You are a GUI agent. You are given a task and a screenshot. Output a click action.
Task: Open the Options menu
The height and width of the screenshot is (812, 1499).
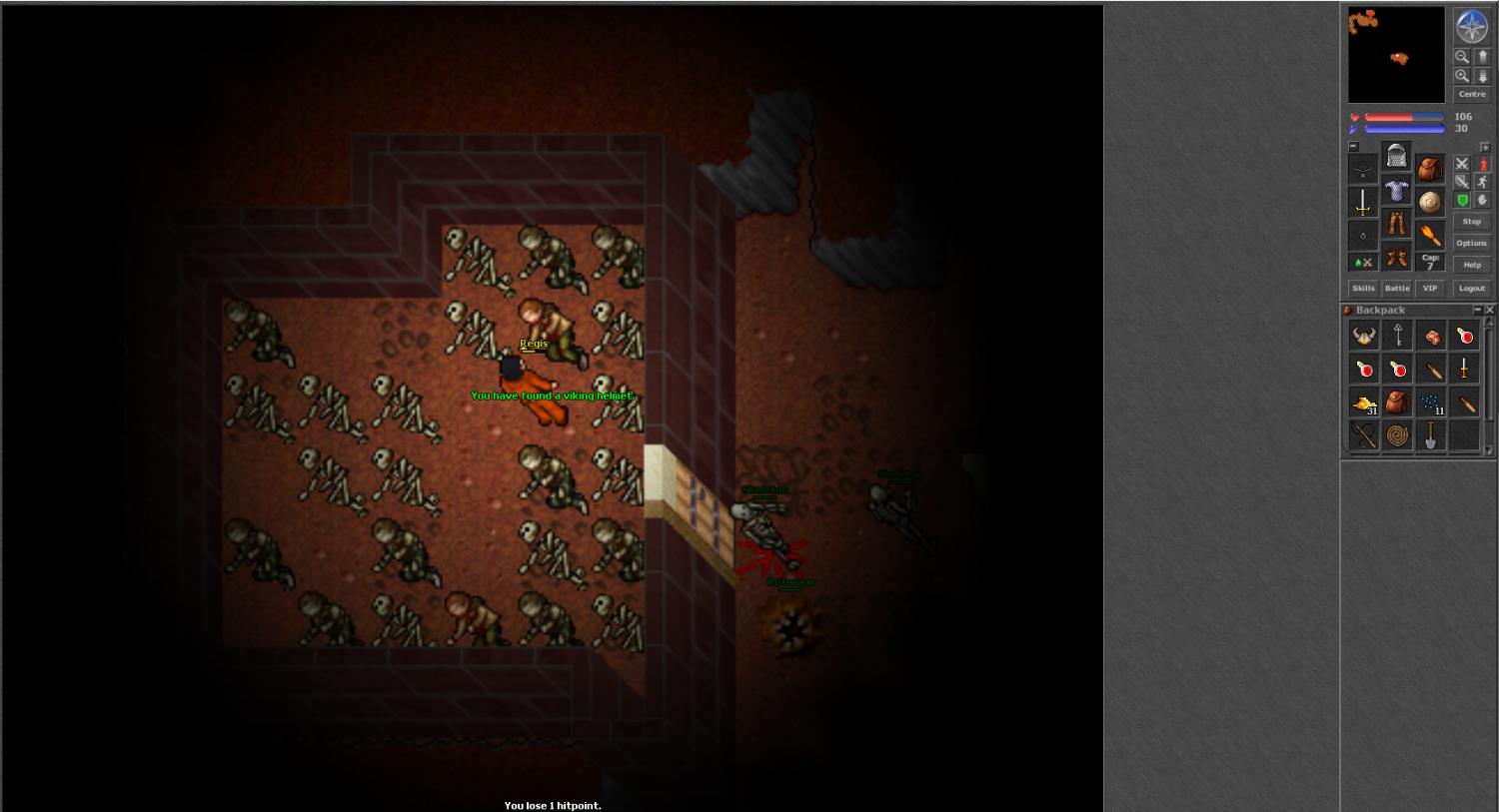click(x=1471, y=243)
